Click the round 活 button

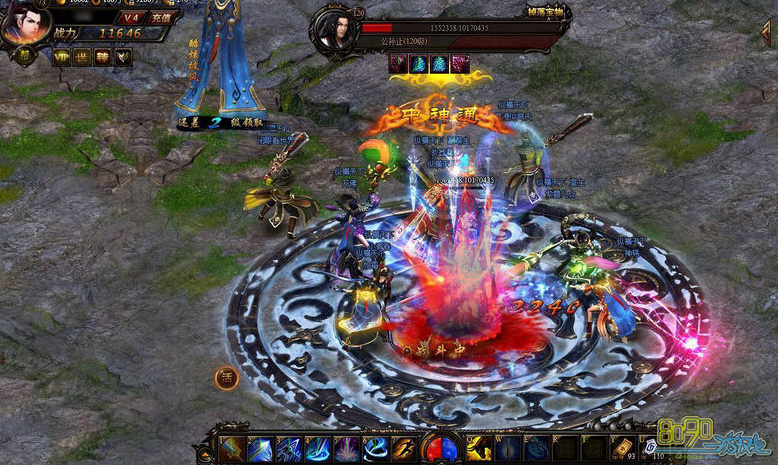click(x=226, y=378)
